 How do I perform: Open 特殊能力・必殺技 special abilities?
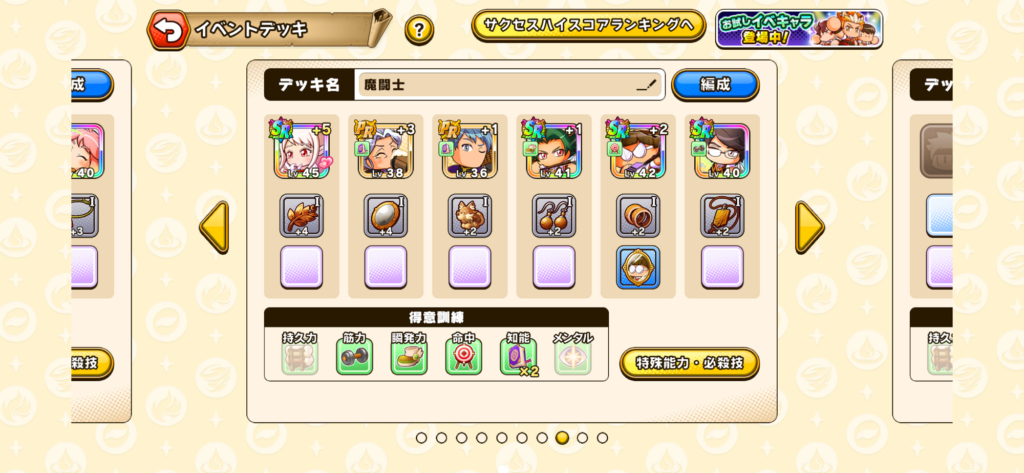click(689, 363)
